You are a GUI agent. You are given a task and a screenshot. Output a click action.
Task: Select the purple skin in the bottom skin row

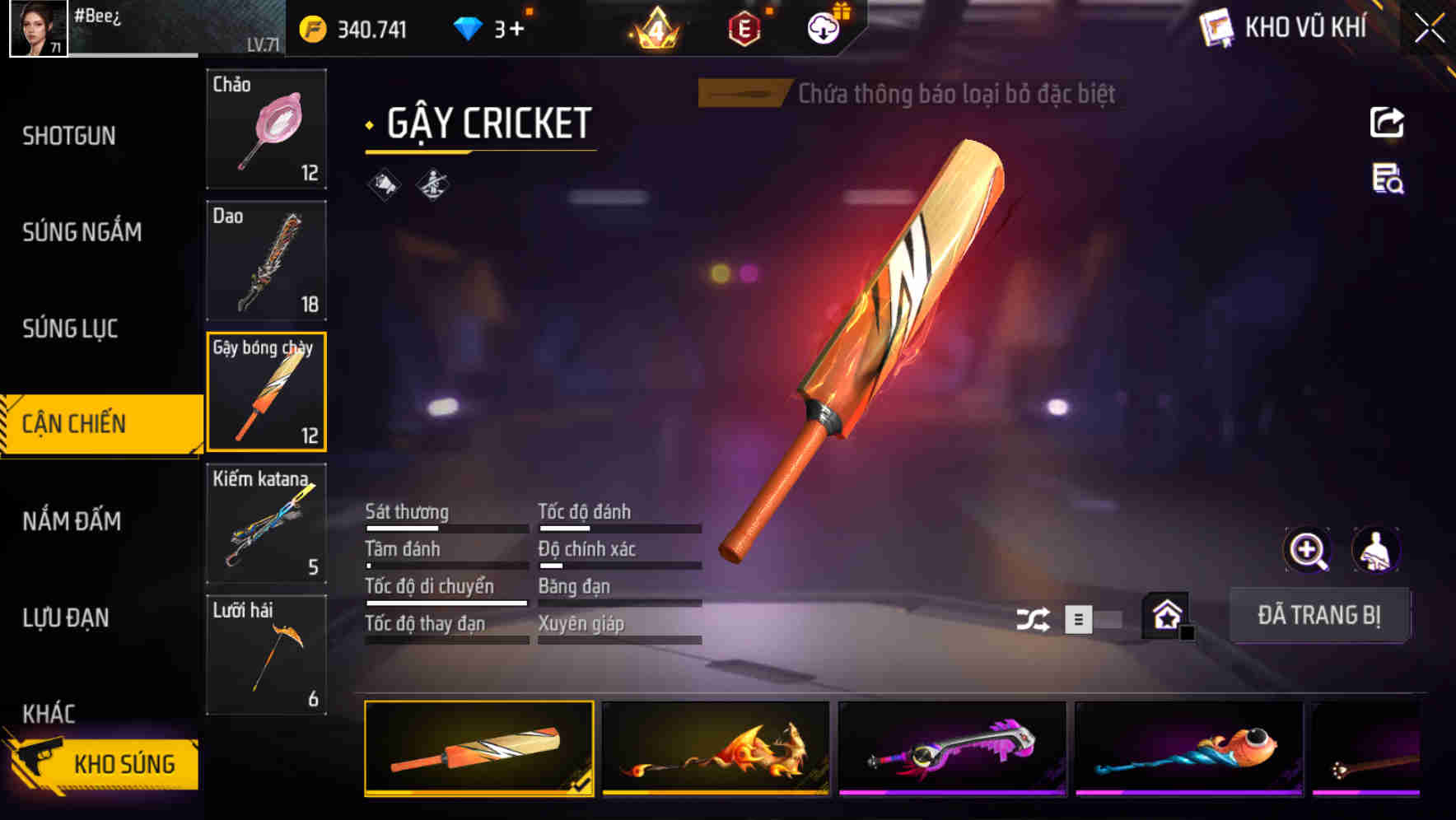tap(952, 752)
